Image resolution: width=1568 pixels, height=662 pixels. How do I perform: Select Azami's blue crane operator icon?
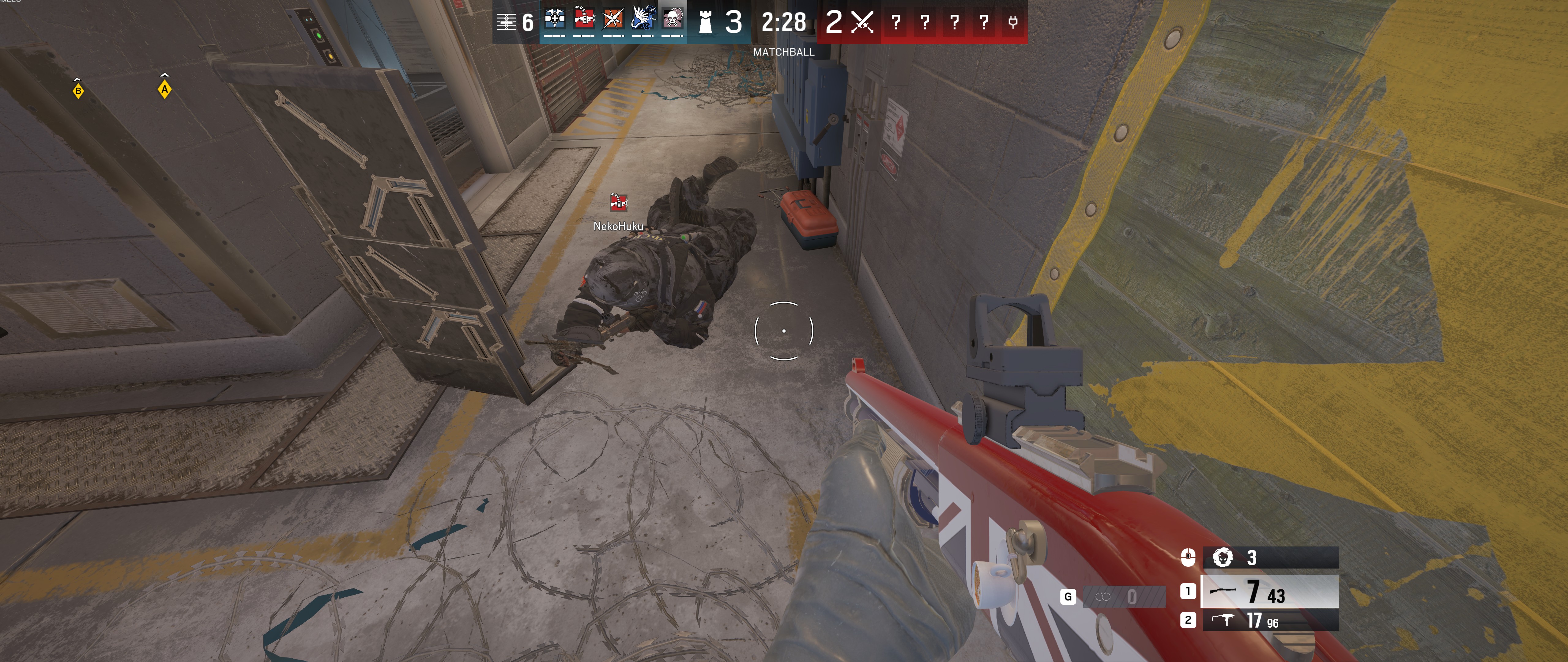(643, 20)
